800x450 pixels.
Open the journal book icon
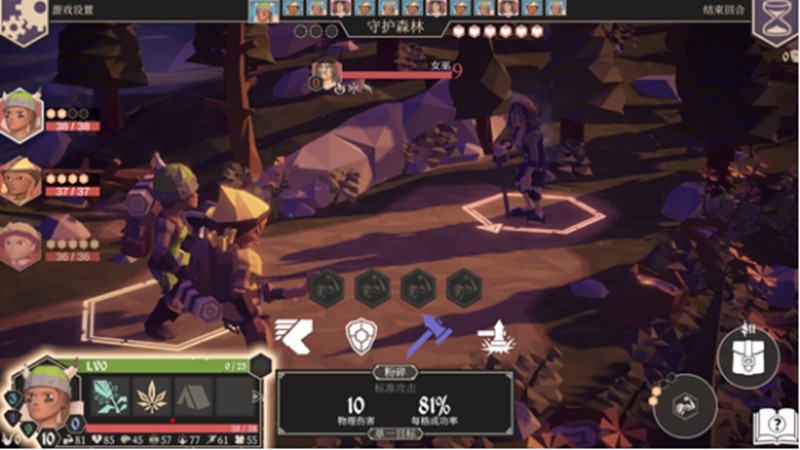(x=774, y=426)
